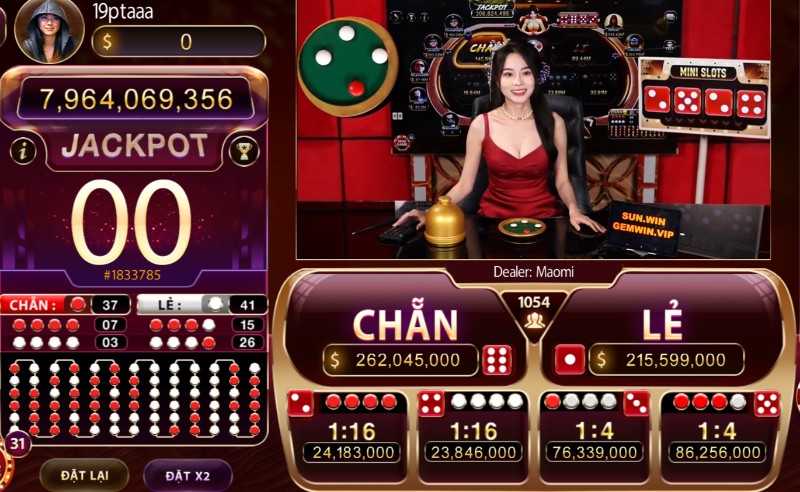This screenshot has height=492, width=800.
Task: Bet on four red chips at 1:16
Action: [x=346, y=430]
